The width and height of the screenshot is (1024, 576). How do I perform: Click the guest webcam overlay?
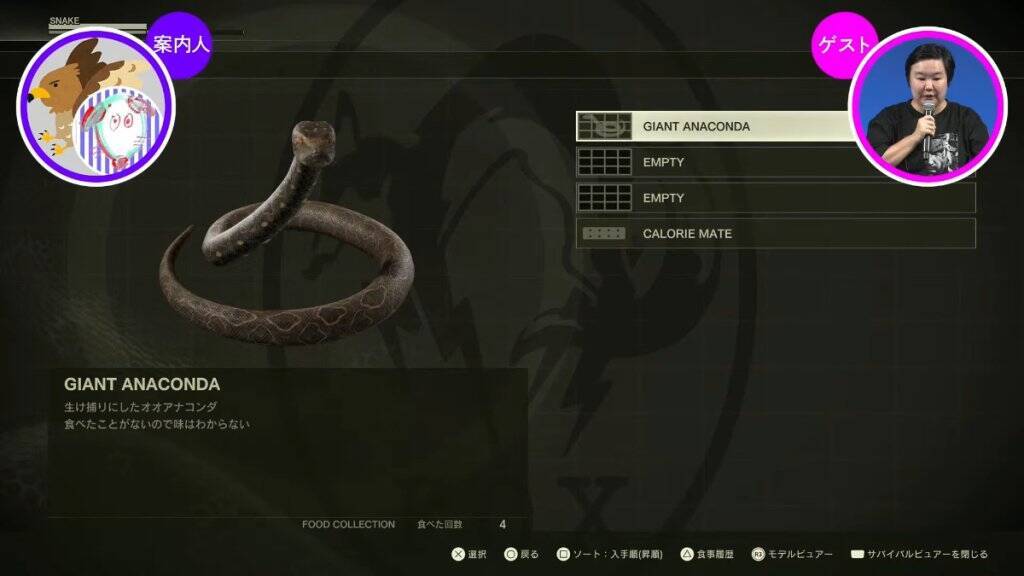point(927,107)
